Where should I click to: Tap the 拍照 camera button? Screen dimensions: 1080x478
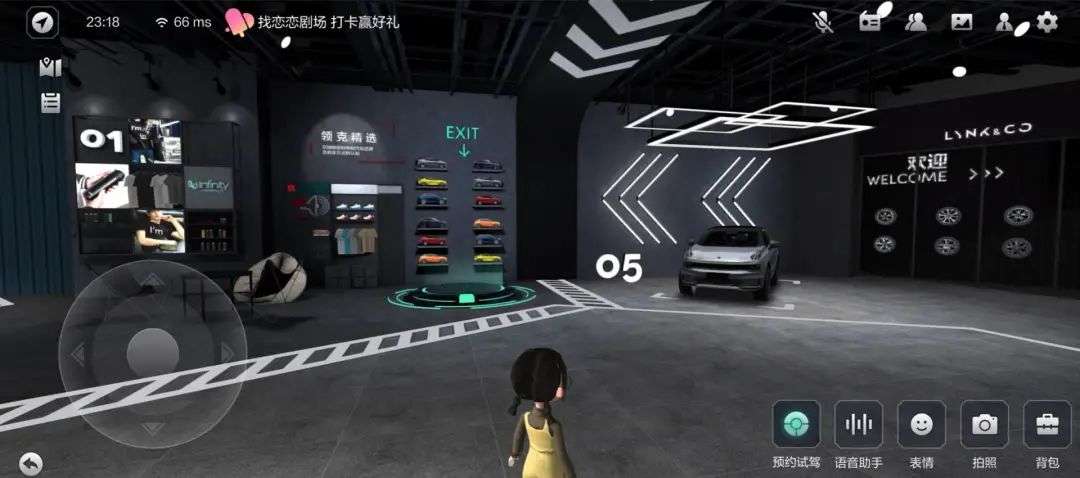click(984, 424)
